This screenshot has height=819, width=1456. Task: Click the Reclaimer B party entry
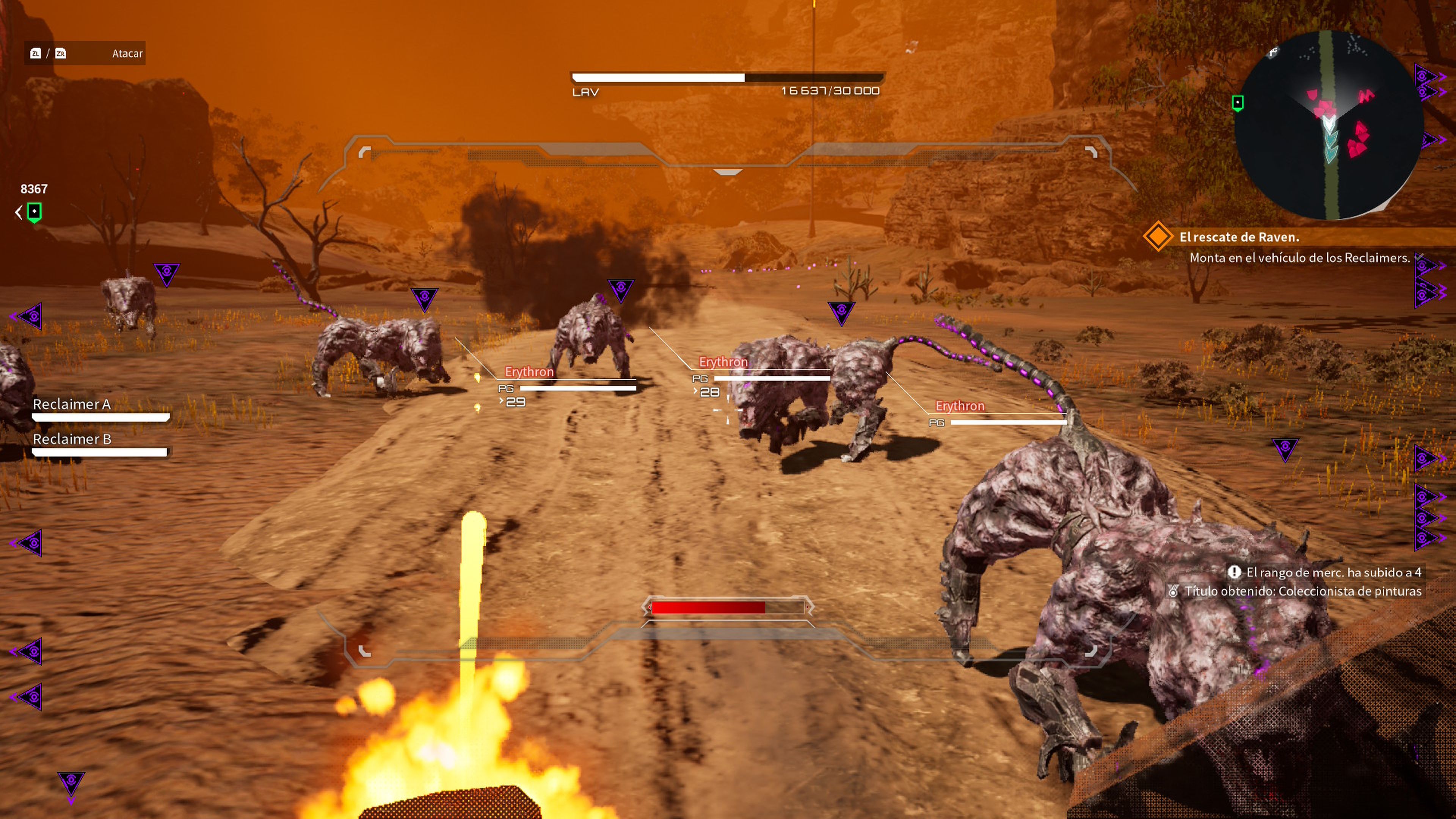pyautogui.click(x=72, y=440)
